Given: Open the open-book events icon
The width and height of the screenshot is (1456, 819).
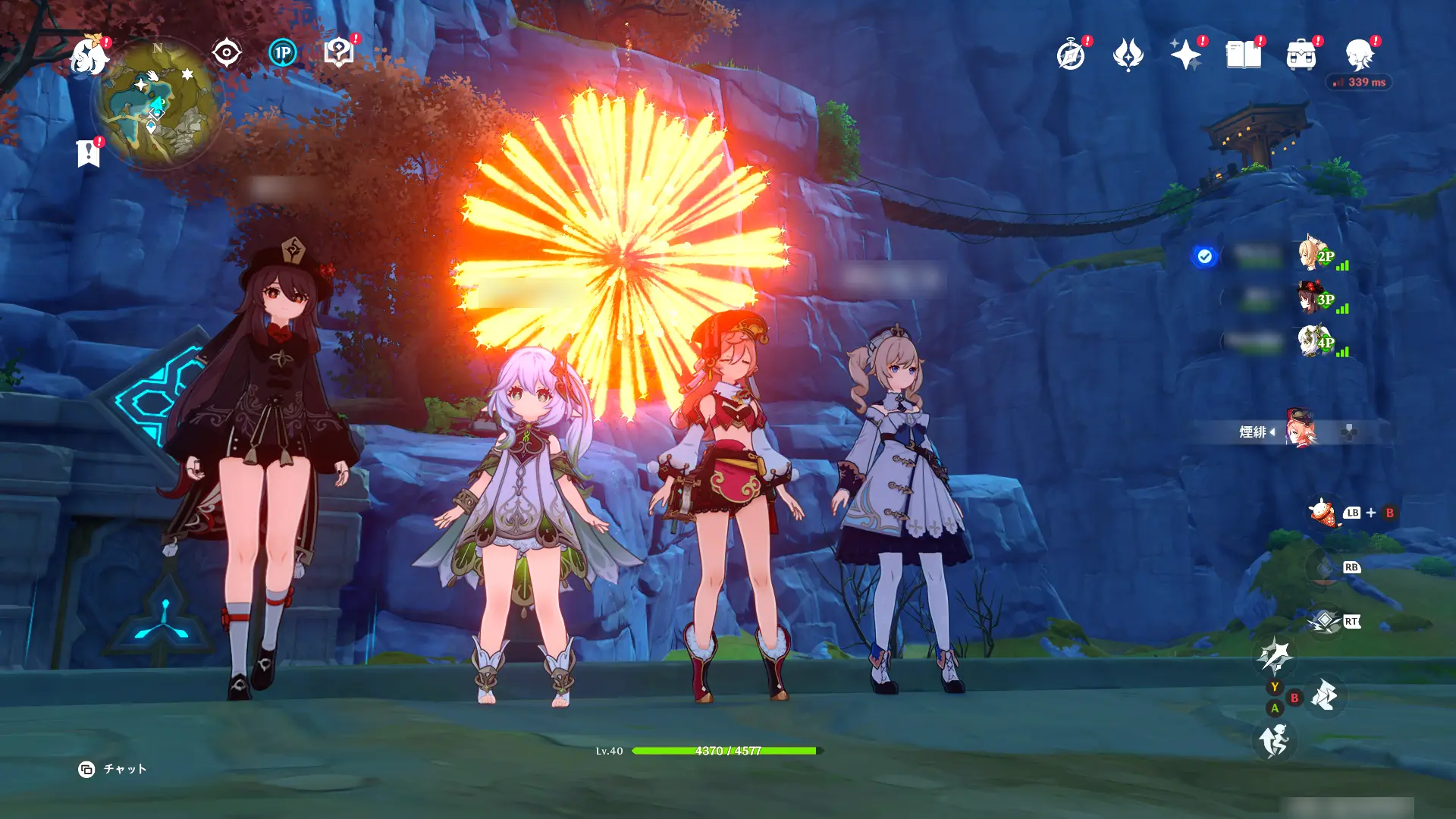Looking at the screenshot, I should click(1244, 55).
